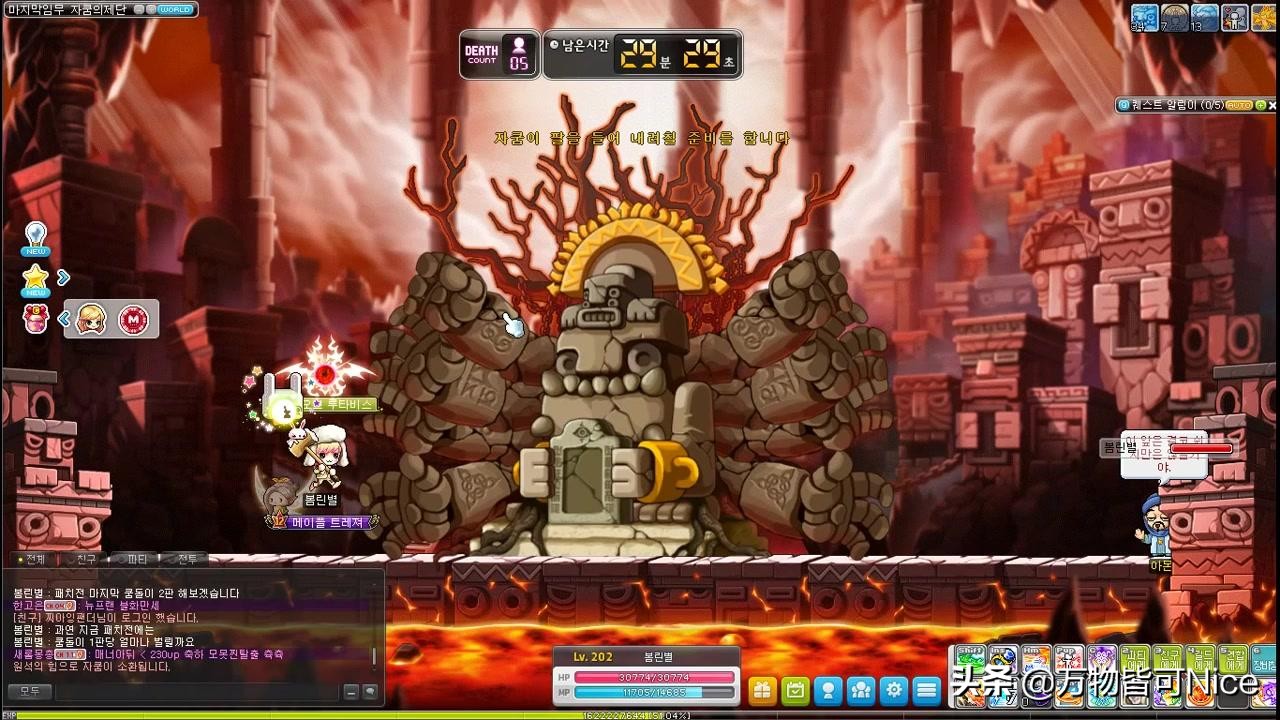Toggle the AUTO button on quest notifier
This screenshot has height=720, width=1280.
(1238, 105)
